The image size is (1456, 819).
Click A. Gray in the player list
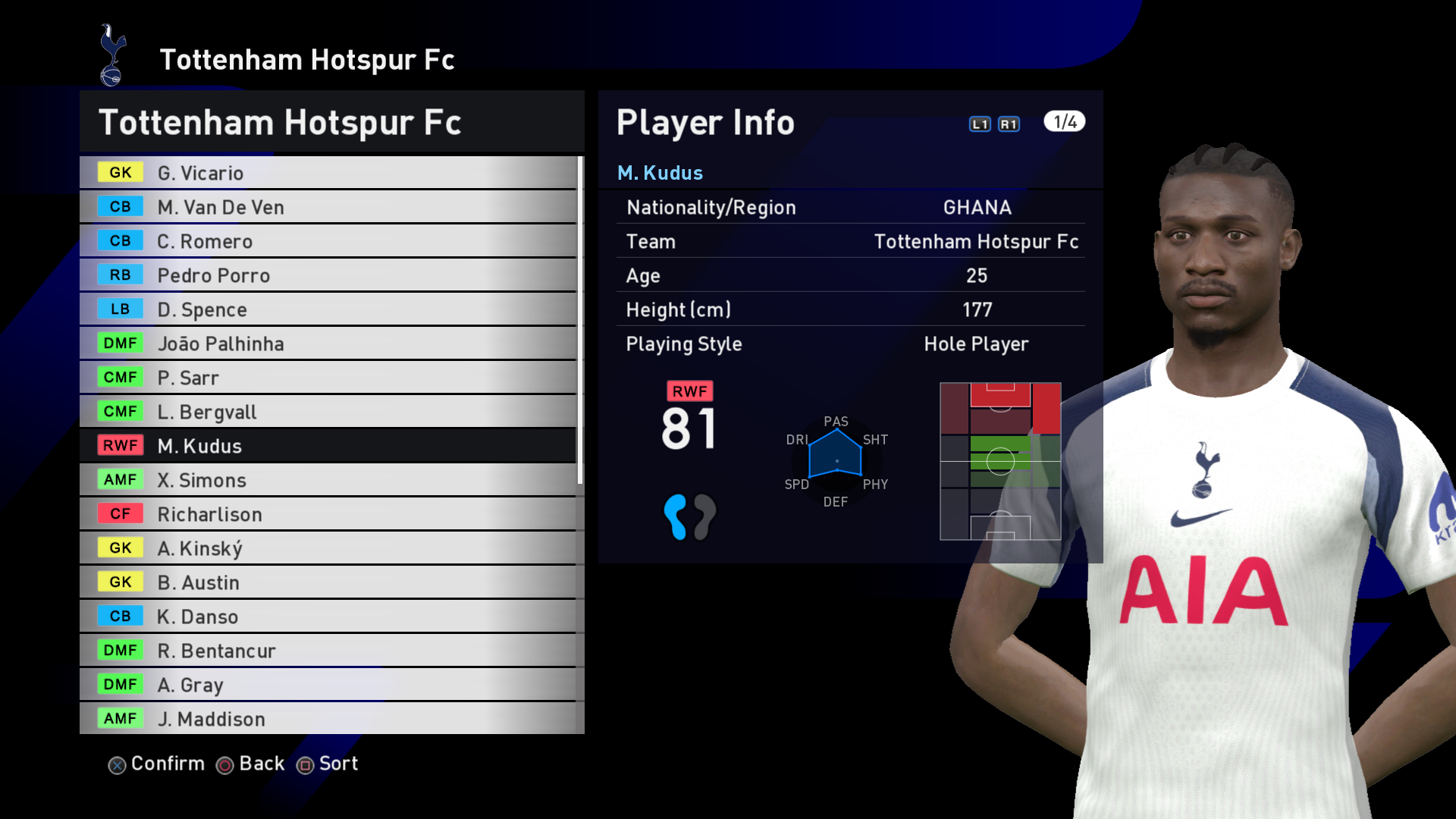pyautogui.click(x=328, y=685)
